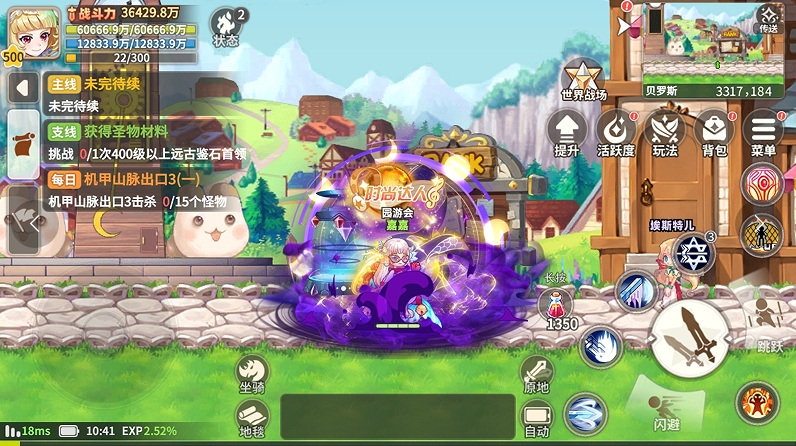
Task: Toggle 自动 auto-battle
Action: pyautogui.click(x=536, y=420)
